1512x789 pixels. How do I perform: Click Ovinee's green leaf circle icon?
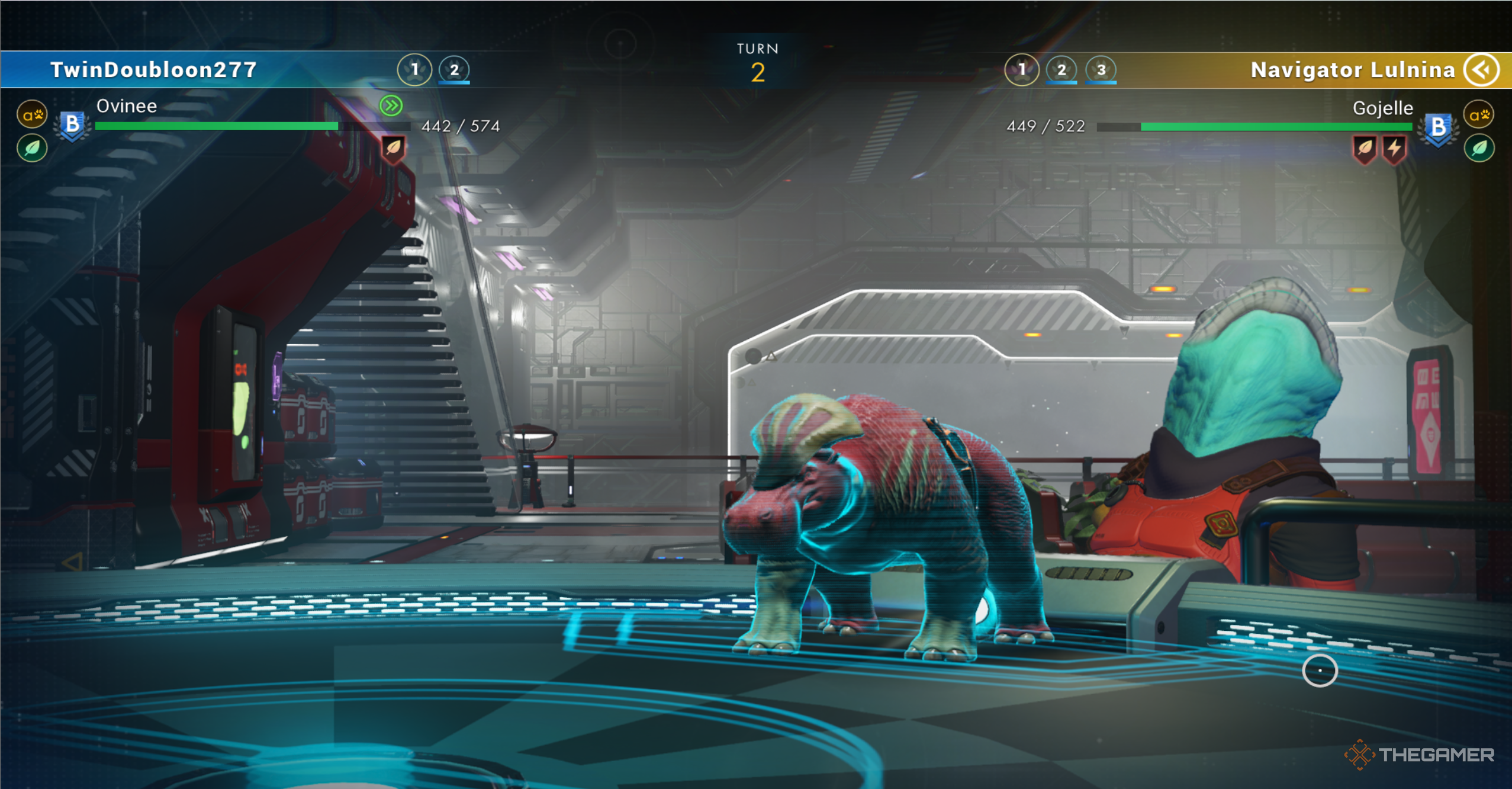coord(33,148)
